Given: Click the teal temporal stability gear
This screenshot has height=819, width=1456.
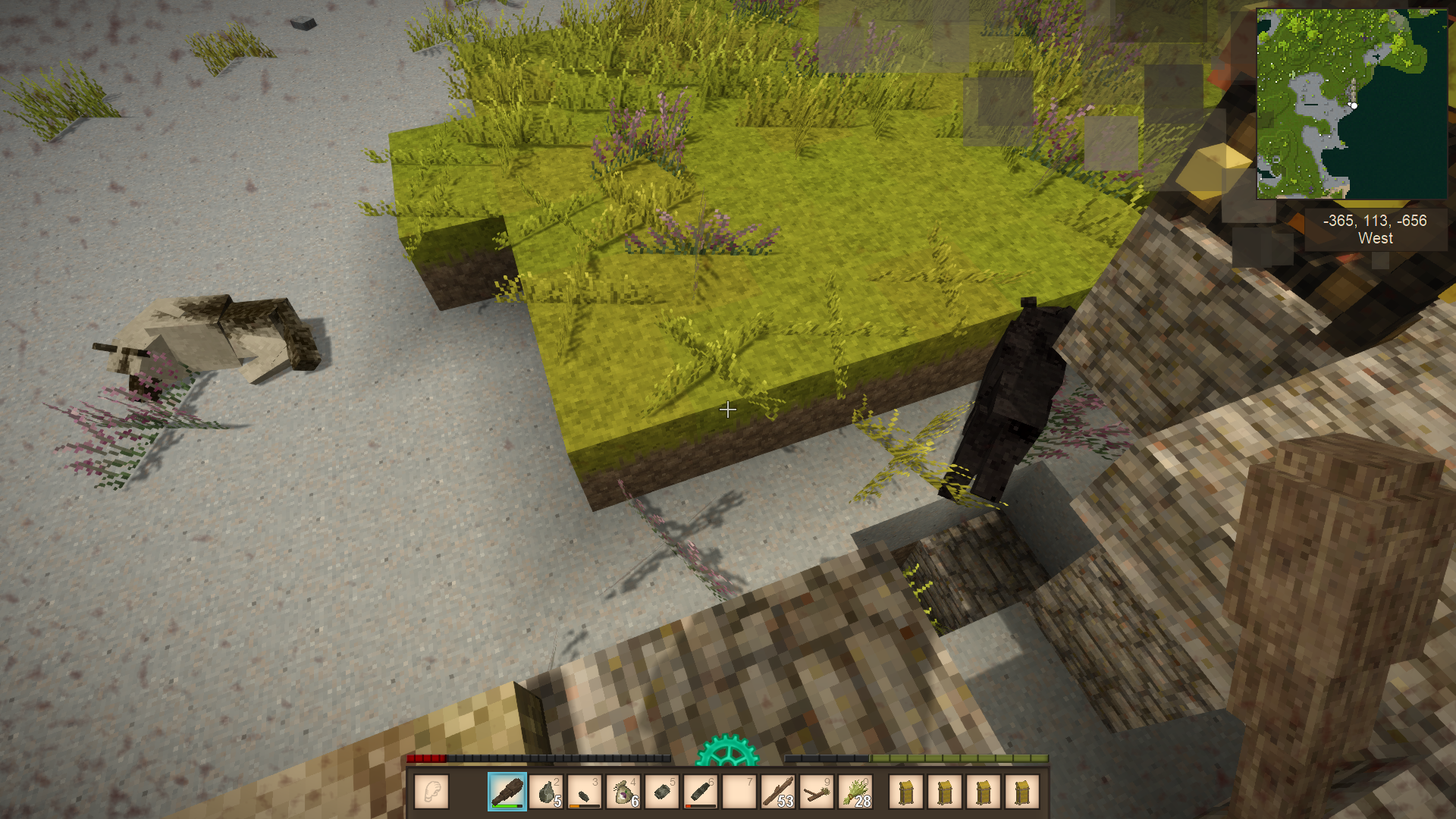Looking at the screenshot, I should [727, 752].
